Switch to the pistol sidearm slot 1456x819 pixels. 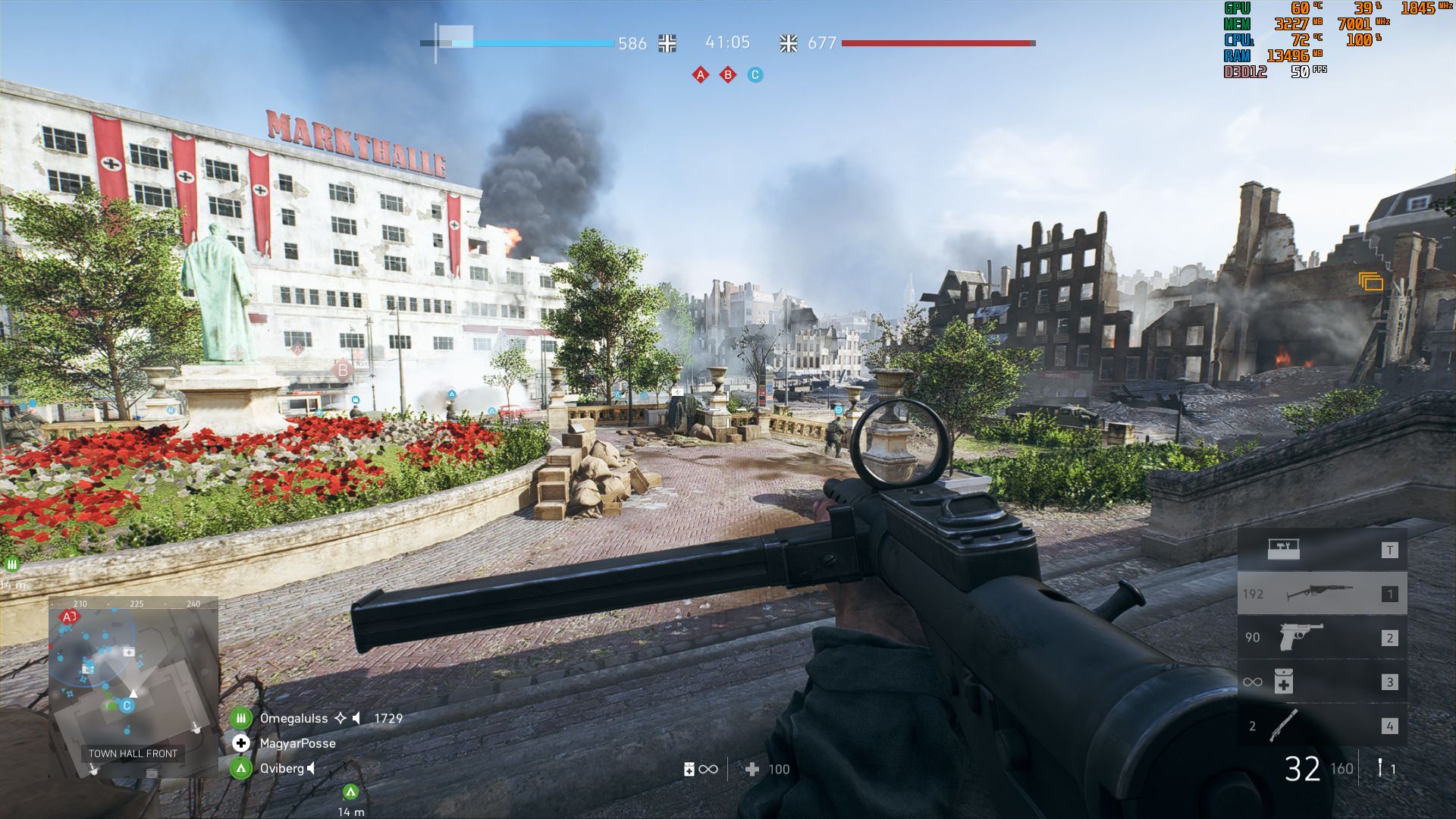(x=1322, y=638)
